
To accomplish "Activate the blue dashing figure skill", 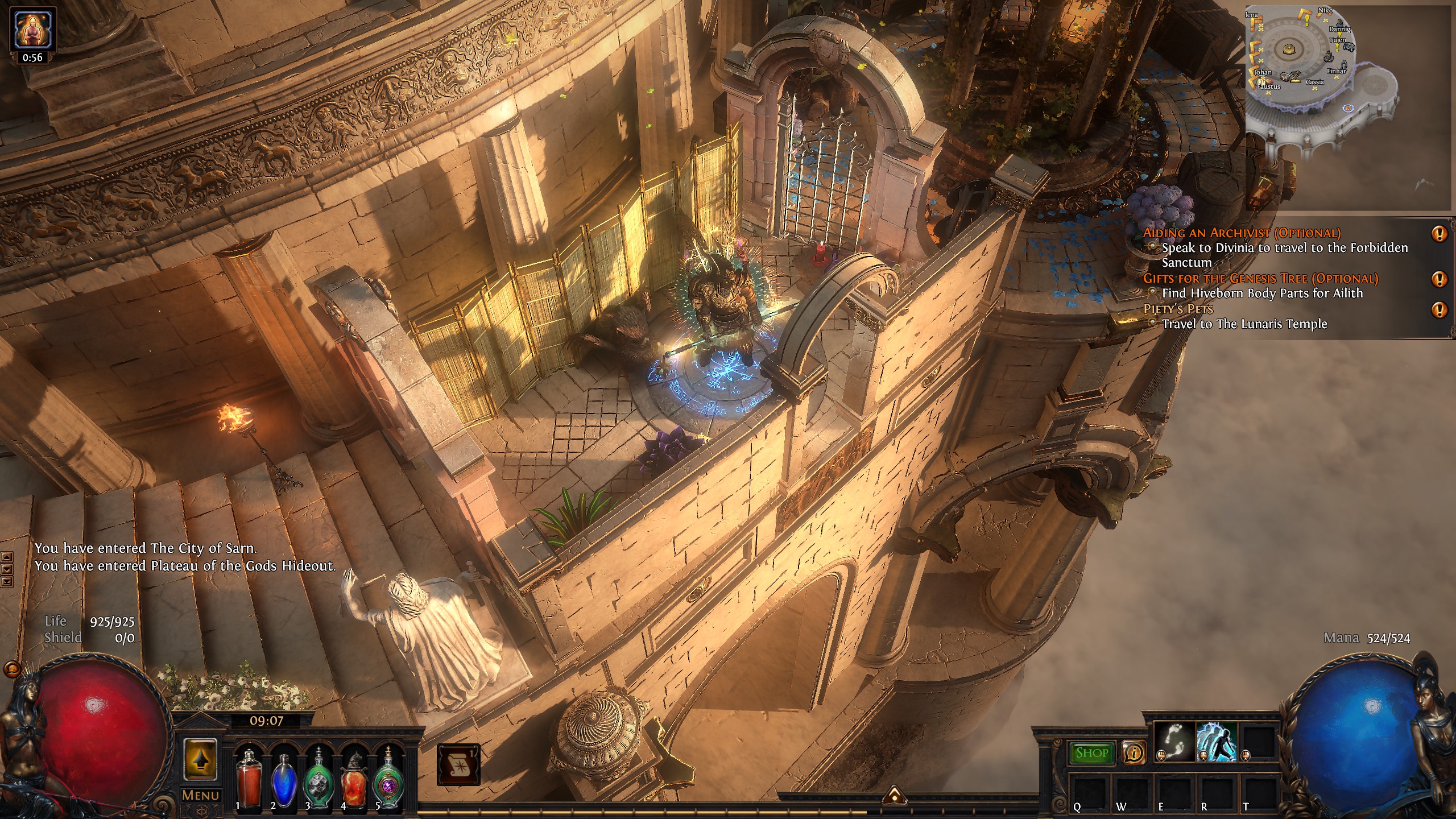I will point(1217,743).
